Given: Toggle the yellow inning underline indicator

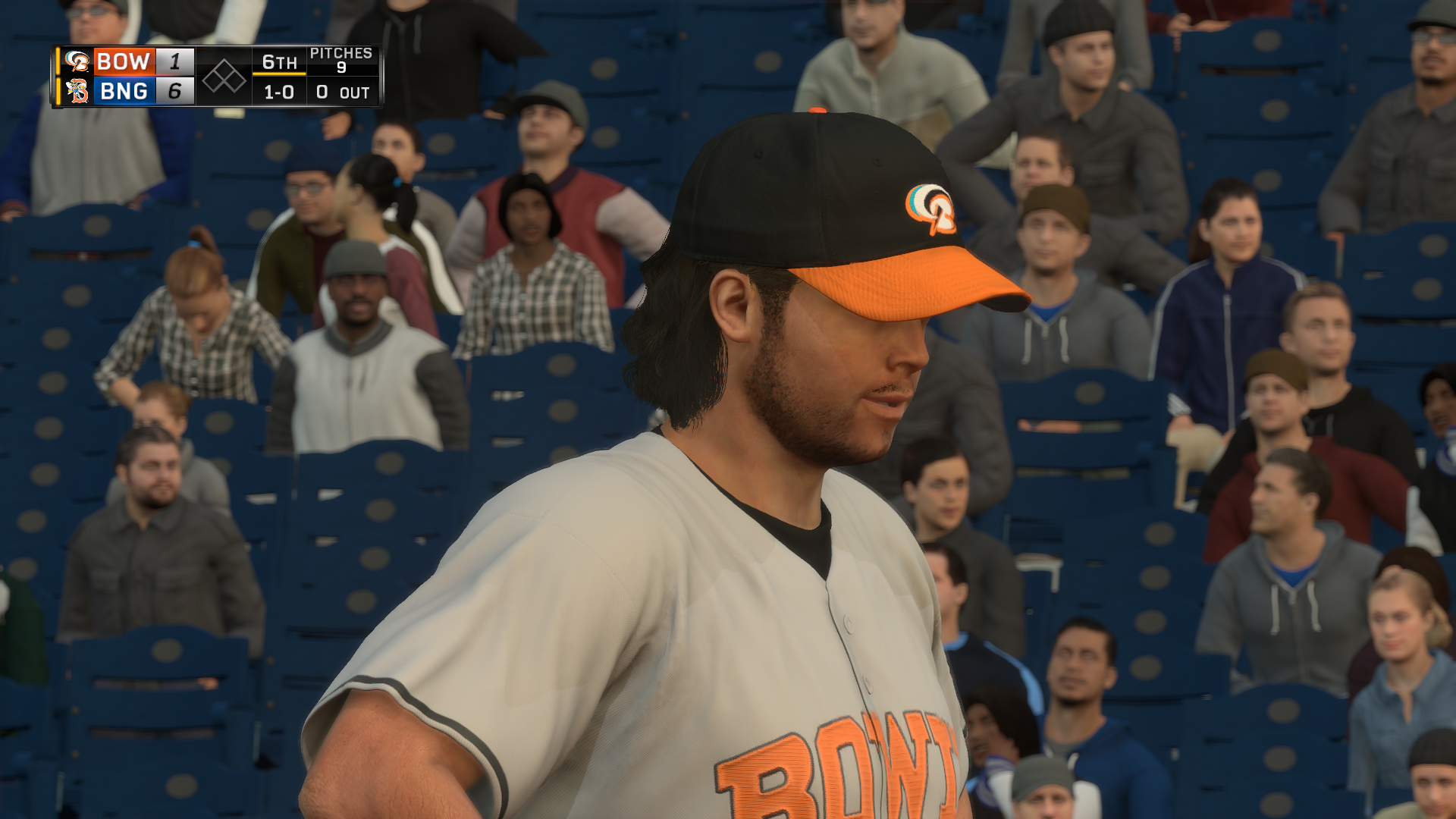Looking at the screenshot, I should click(280, 74).
